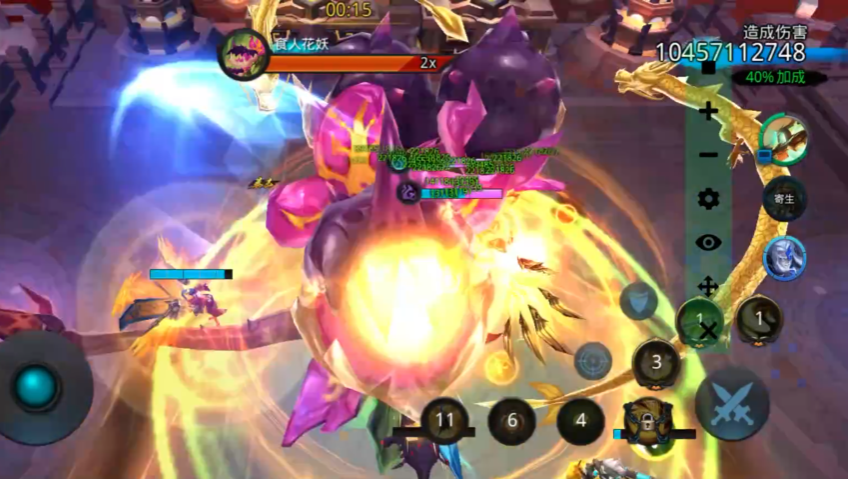The image size is (848, 479).
Task: Click the overlay minus button
Action: click(708, 155)
